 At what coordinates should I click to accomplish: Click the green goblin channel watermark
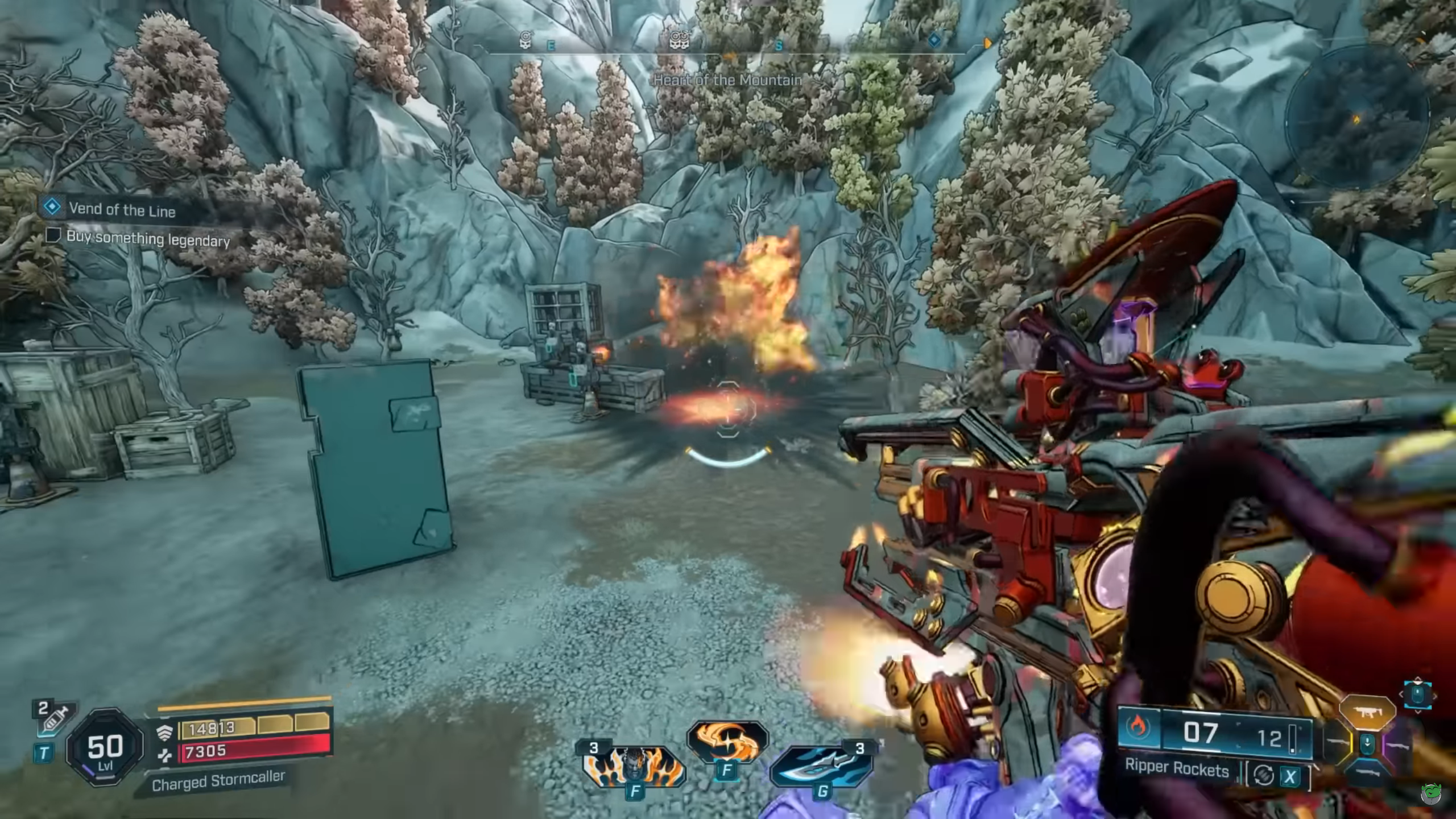(1430, 793)
